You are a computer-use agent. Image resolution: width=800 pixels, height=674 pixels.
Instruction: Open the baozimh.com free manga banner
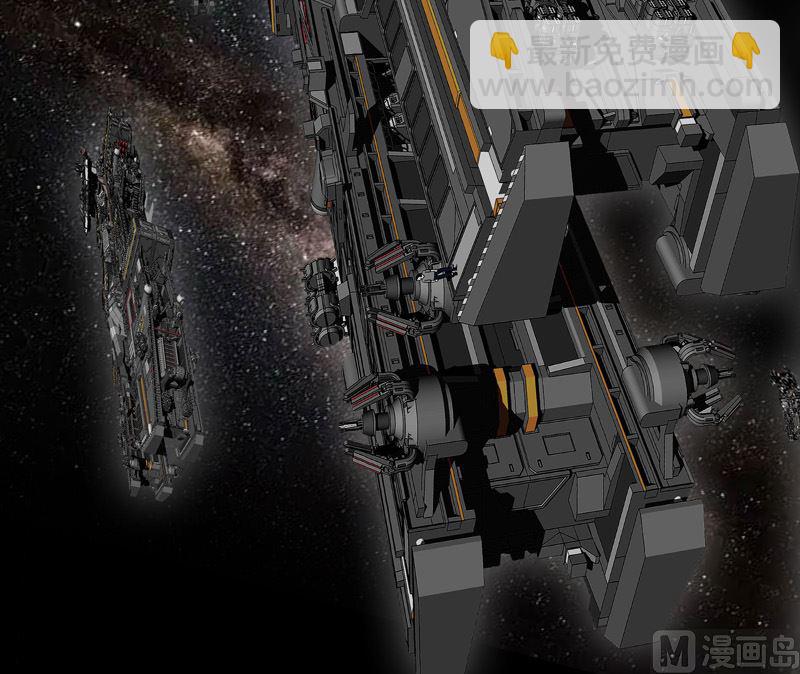(x=625, y=65)
